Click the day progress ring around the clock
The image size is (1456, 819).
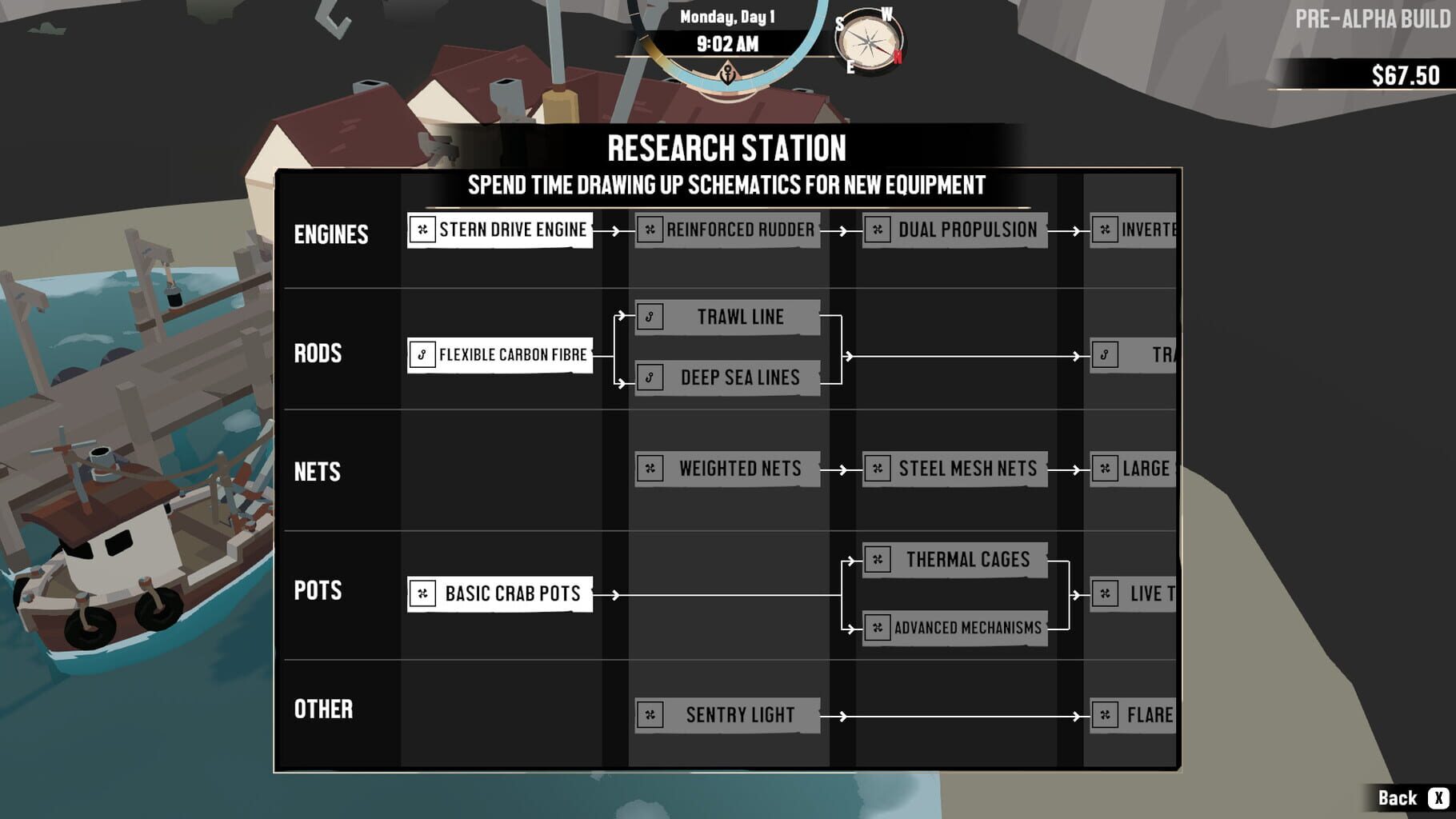pos(726,76)
